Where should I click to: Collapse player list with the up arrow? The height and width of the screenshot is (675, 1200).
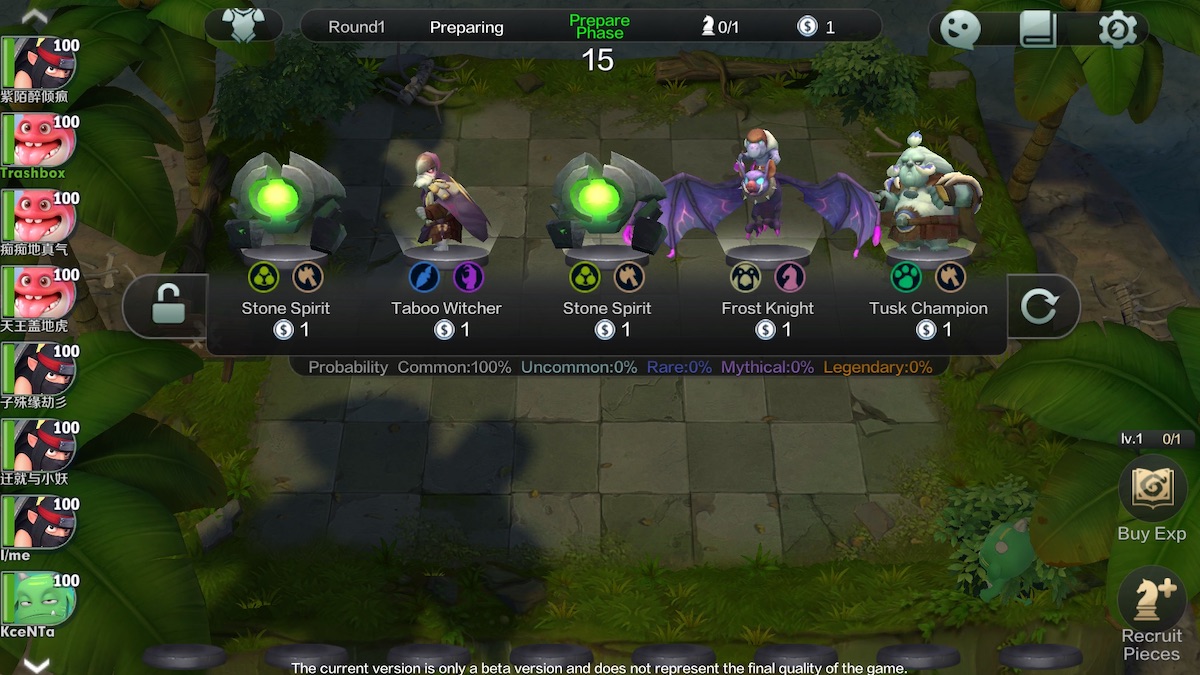35,15
